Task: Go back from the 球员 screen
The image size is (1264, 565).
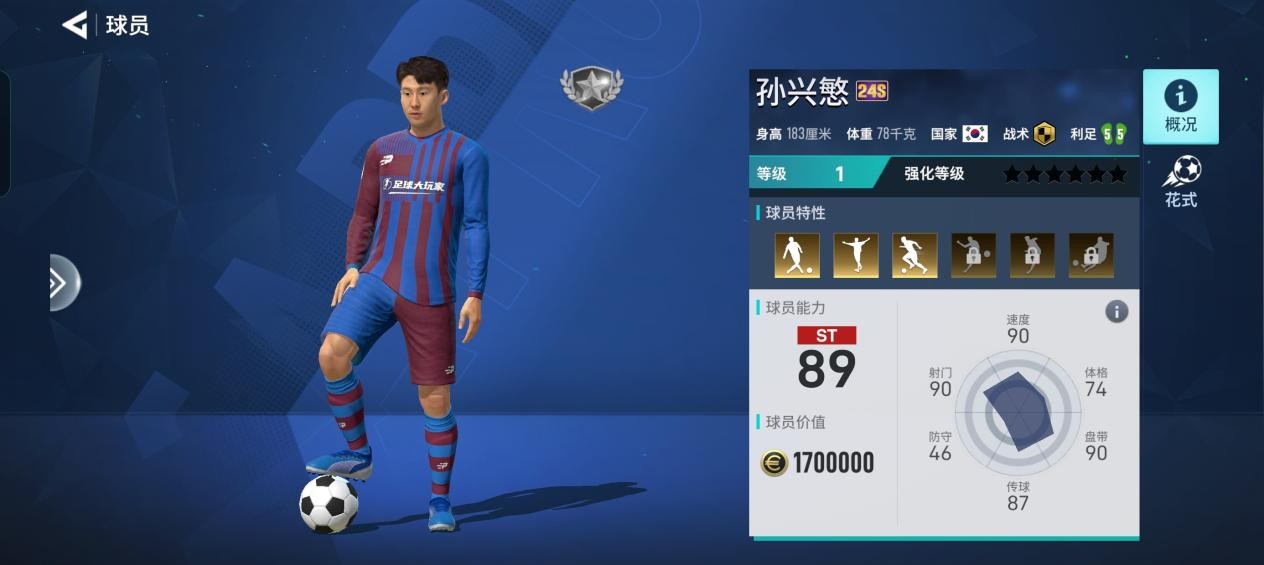Action: pyautogui.click(x=75, y=25)
